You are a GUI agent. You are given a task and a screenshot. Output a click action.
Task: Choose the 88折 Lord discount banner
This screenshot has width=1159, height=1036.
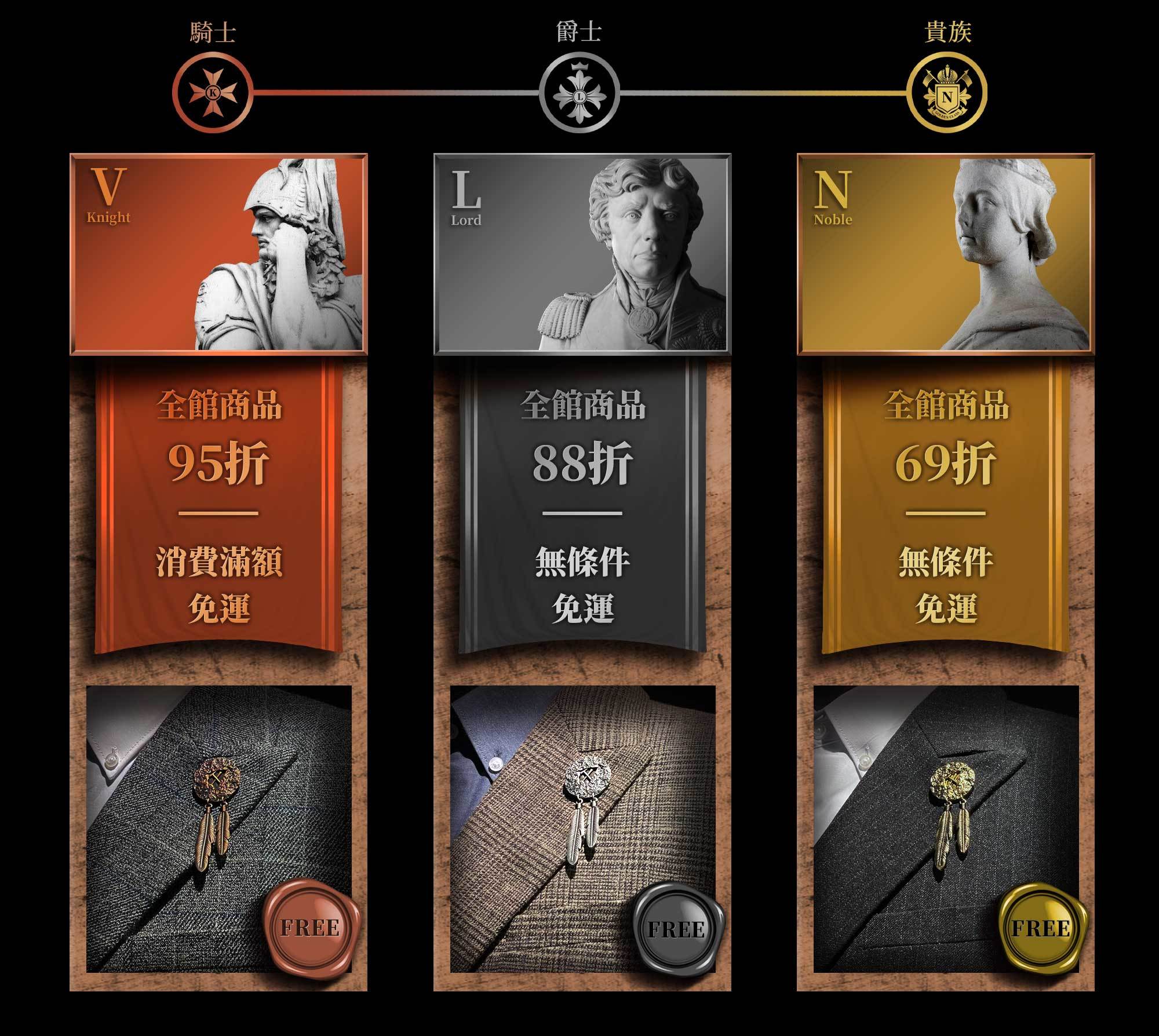(582, 504)
